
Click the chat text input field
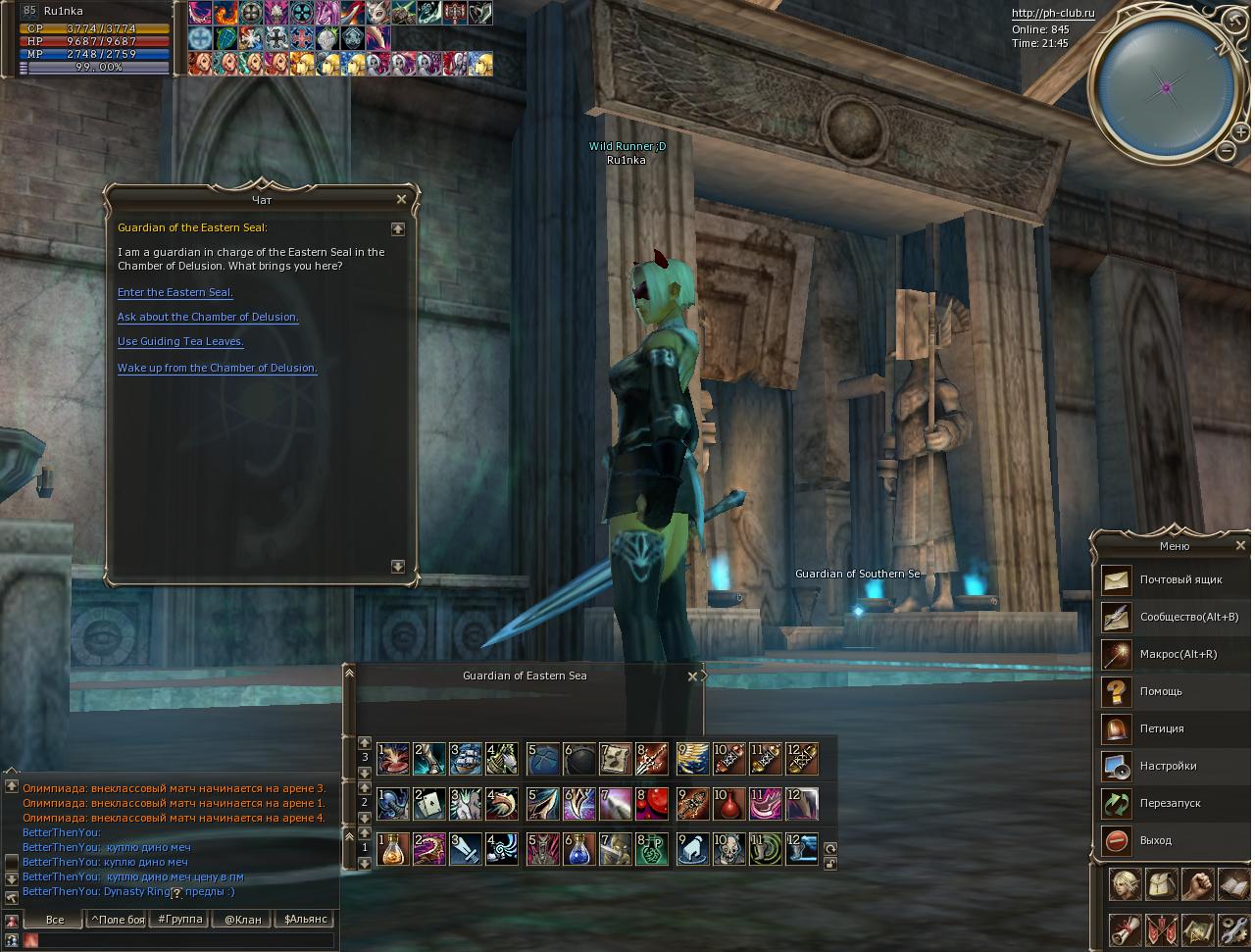186,940
